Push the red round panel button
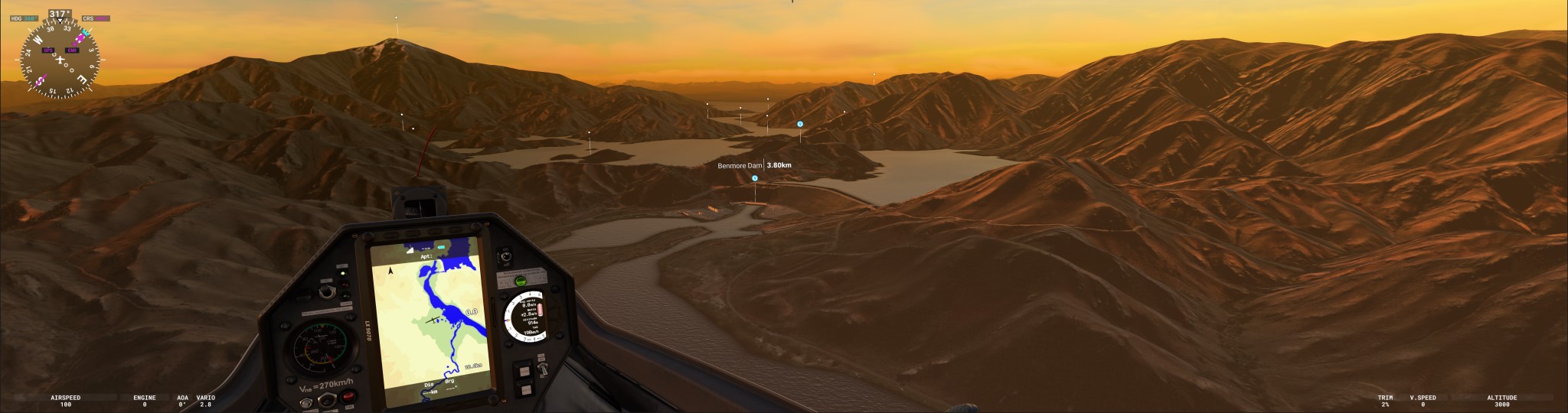The height and width of the screenshot is (413, 1568). tap(349, 395)
